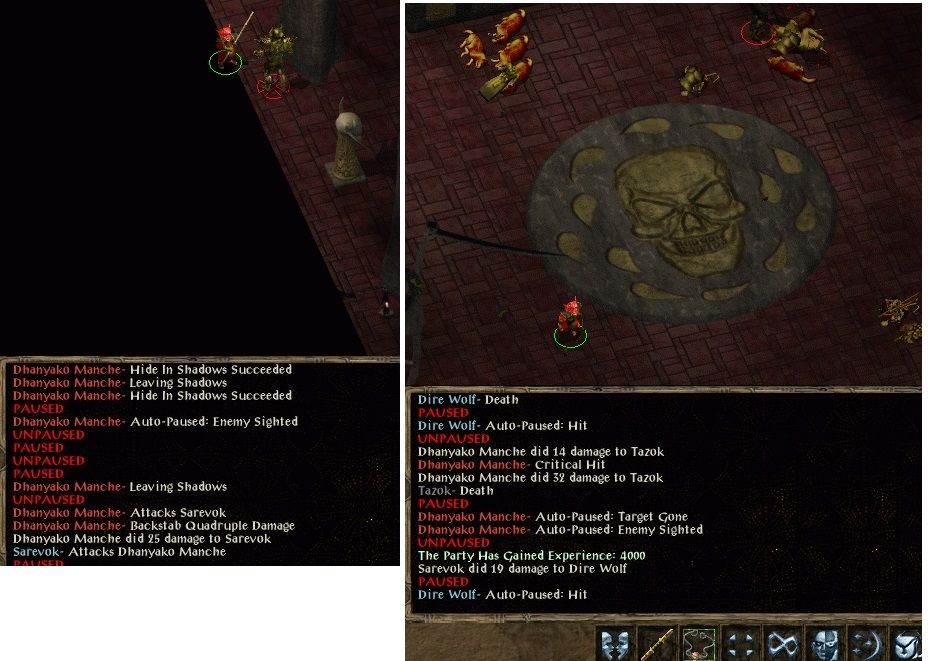This screenshot has height=661, width=939.
Task: Click the combat log mentioning Tazok's death
Action: point(455,491)
